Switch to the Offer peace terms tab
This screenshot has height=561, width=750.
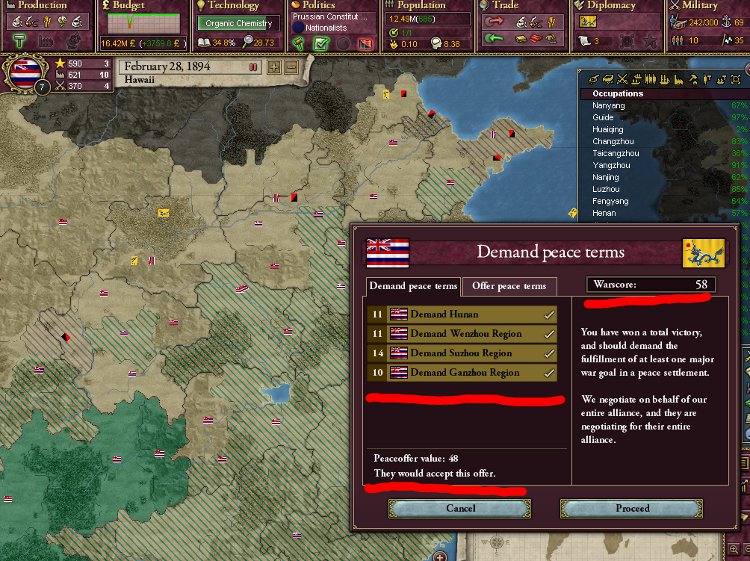coord(509,286)
